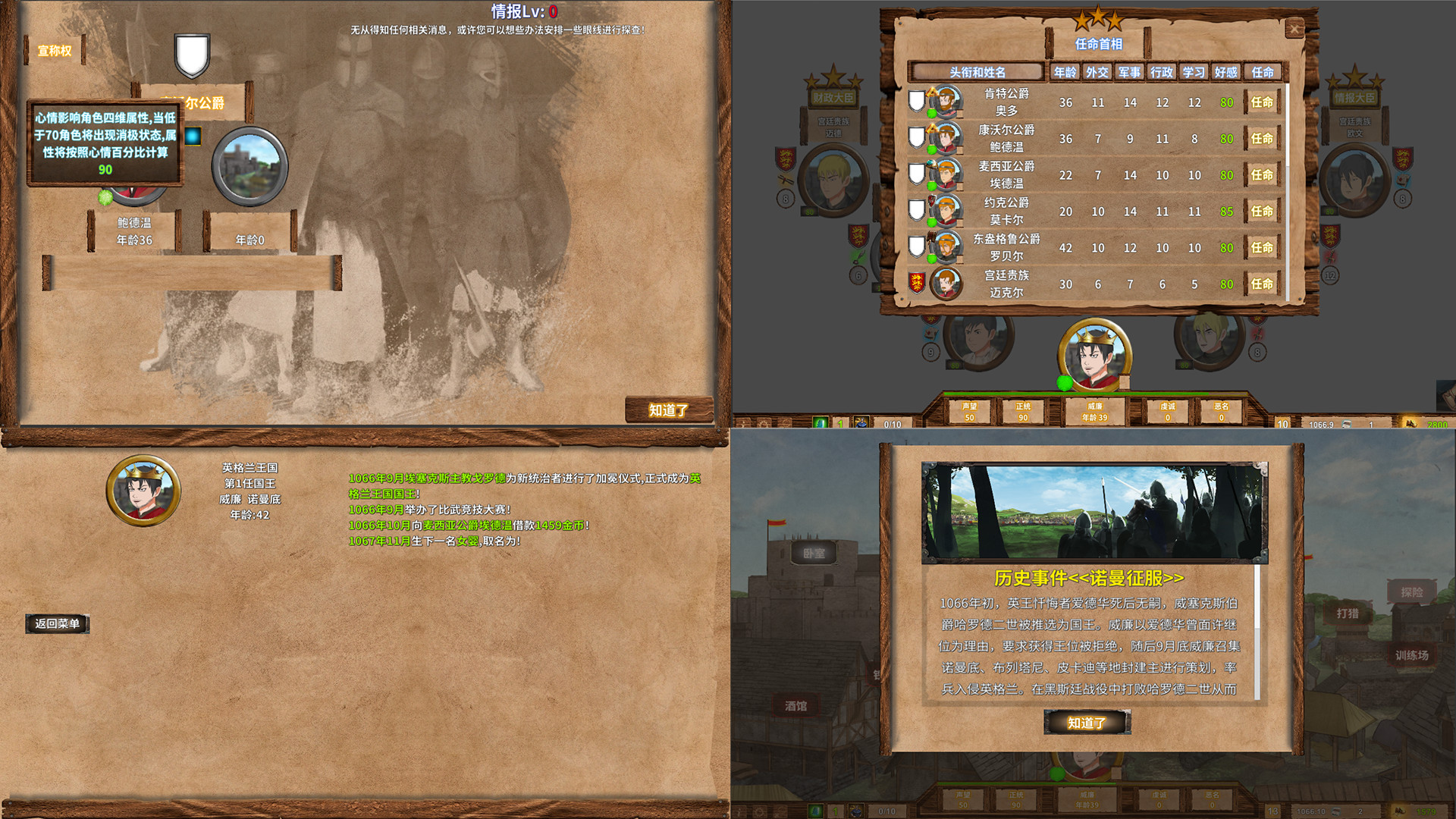Sort the minister list by the 好感 column
This screenshot has height=819, width=1456.
(x=1226, y=72)
